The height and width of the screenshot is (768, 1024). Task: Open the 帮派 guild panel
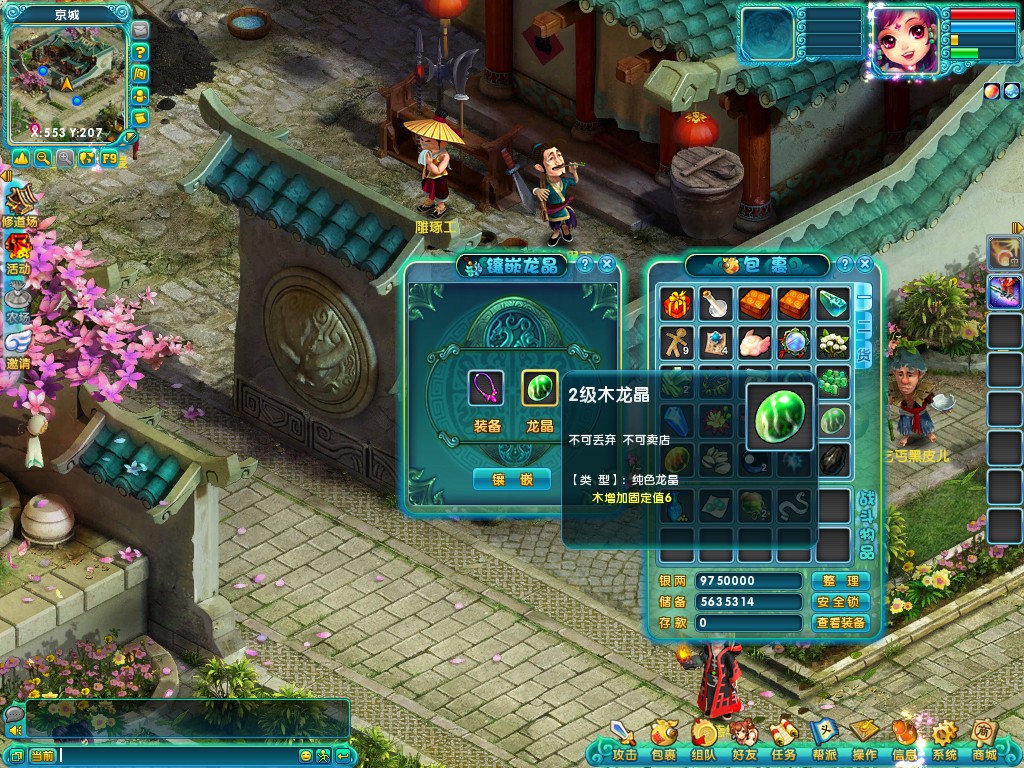click(824, 741)
